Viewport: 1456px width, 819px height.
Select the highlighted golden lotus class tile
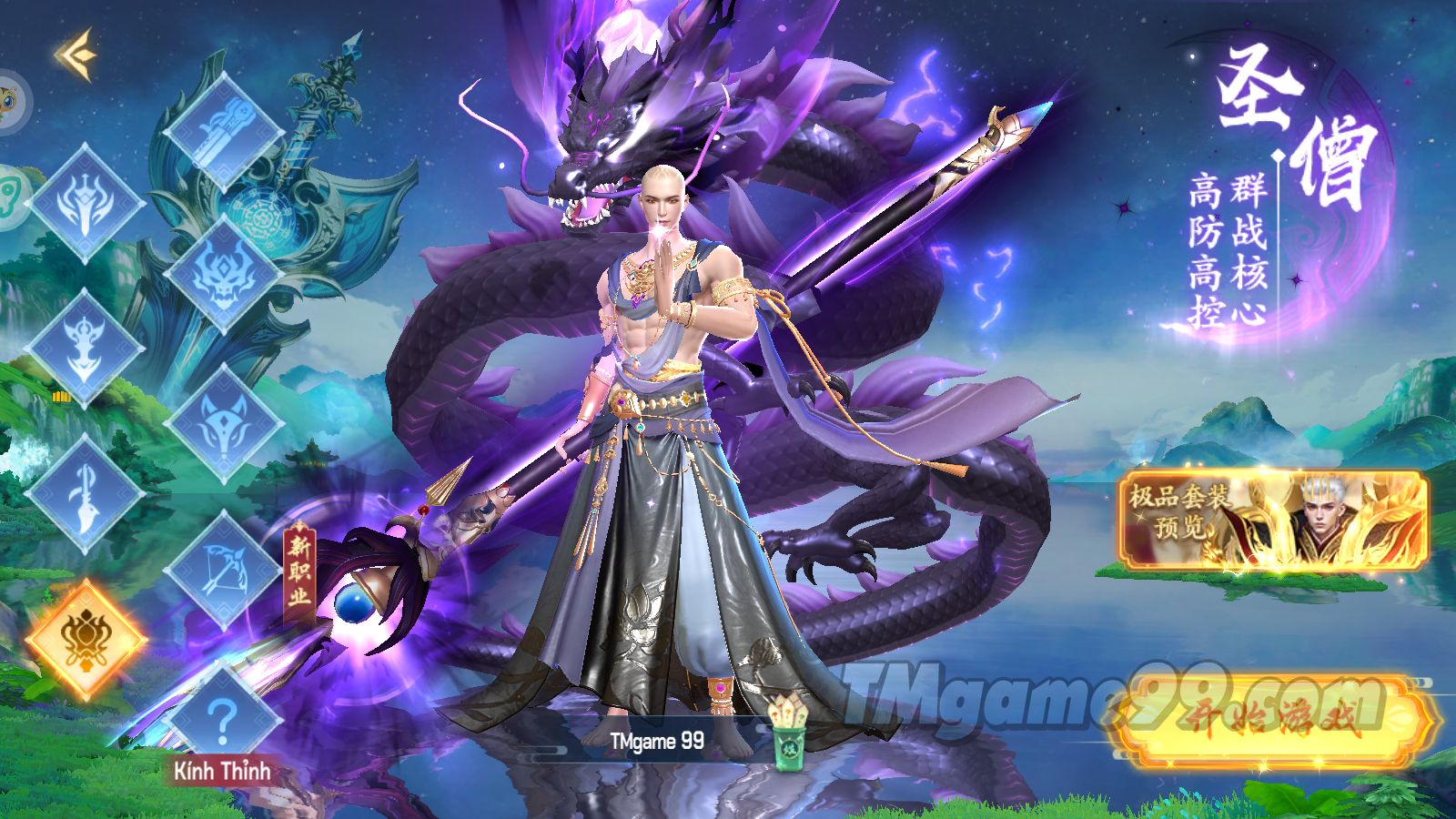[x=85, y=639]
